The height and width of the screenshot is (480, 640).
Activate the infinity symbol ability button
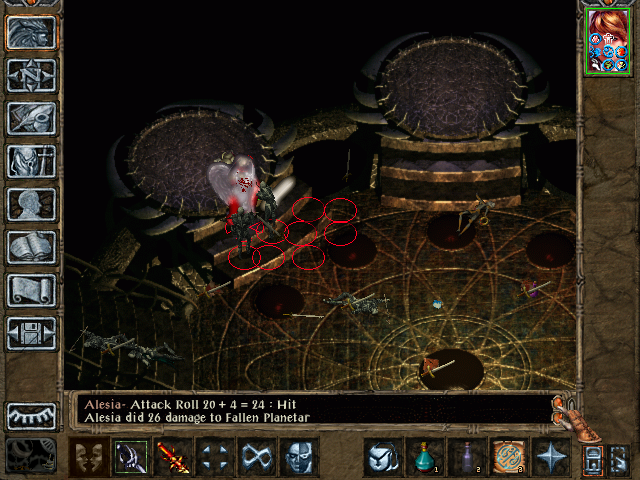click(257, 457)
